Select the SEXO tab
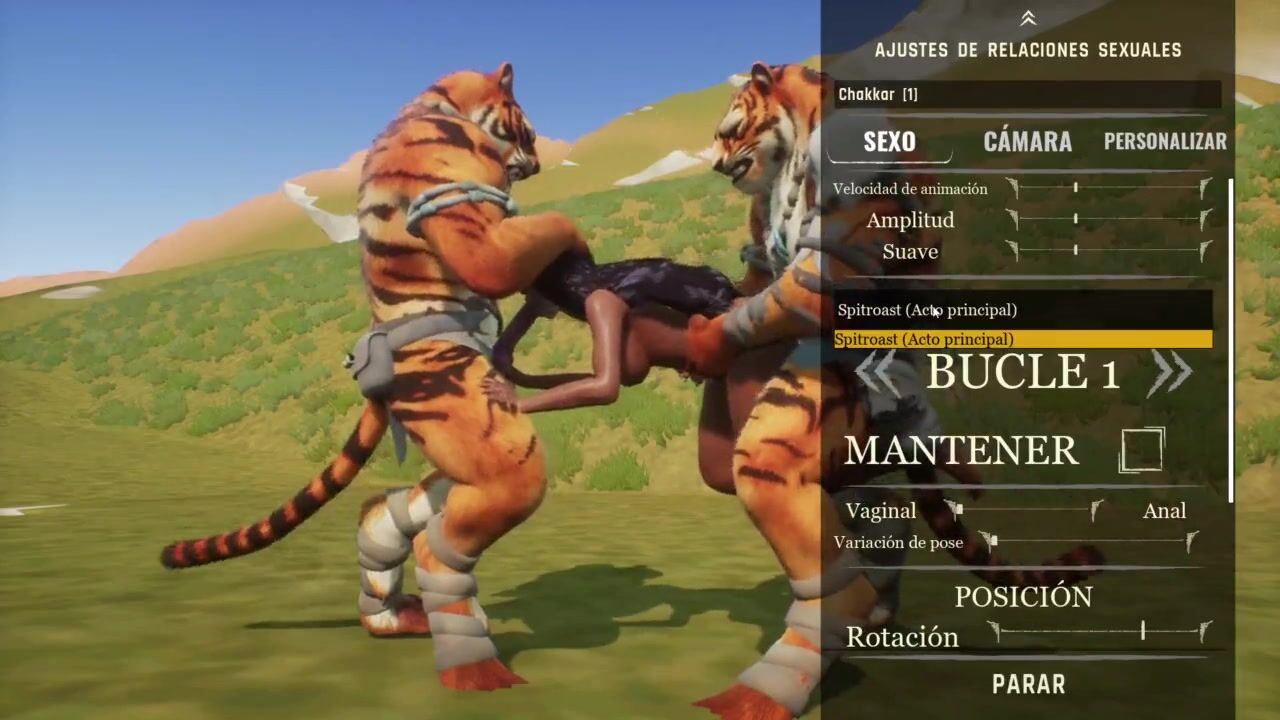 pos(889,142)
